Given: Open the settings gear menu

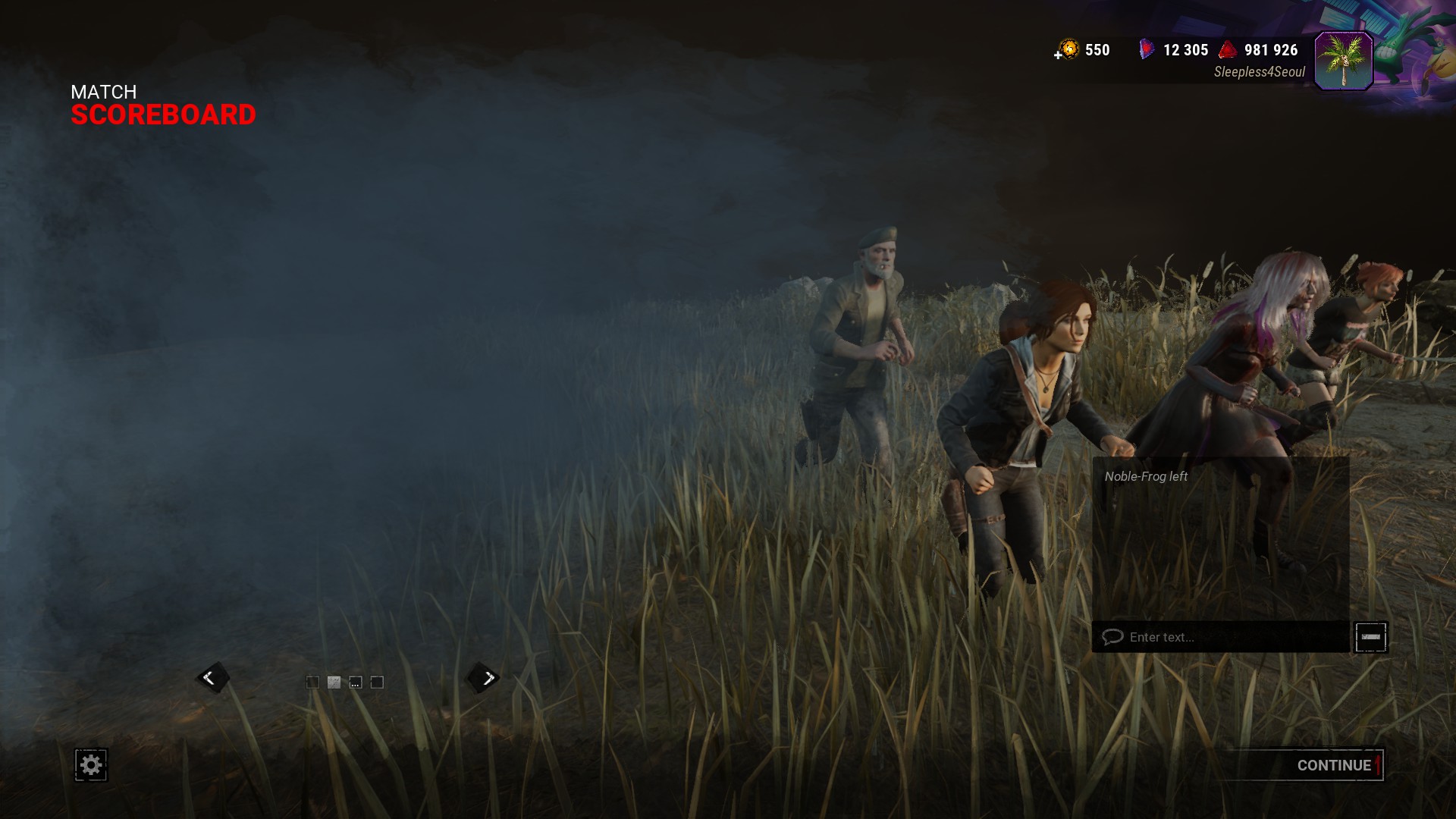Looking at the screenshot, I should (x=91, y=764).
